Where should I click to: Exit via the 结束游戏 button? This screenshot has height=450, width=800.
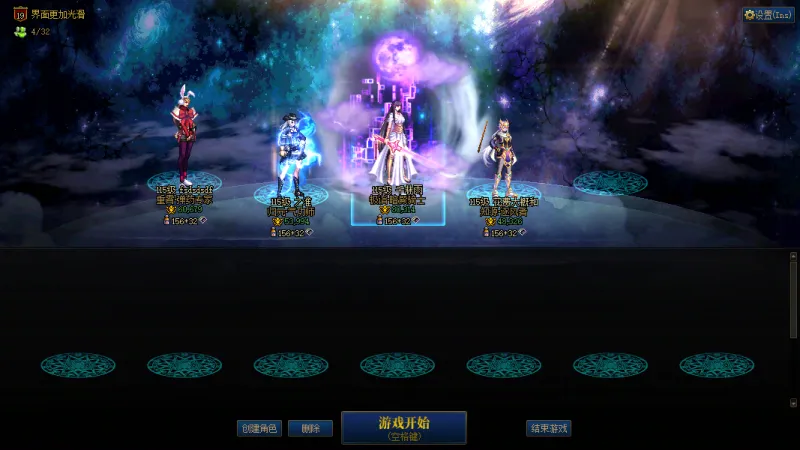(548, 428)
